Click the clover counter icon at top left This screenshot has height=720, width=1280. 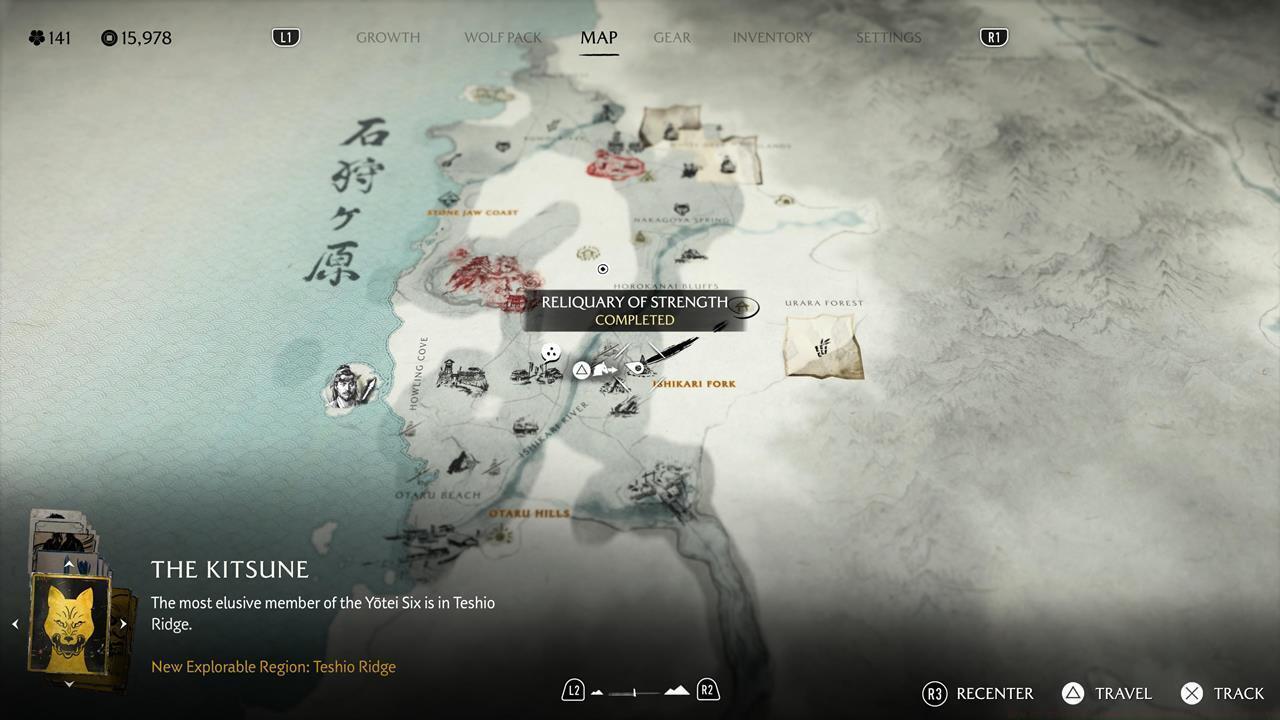point(37,38)
